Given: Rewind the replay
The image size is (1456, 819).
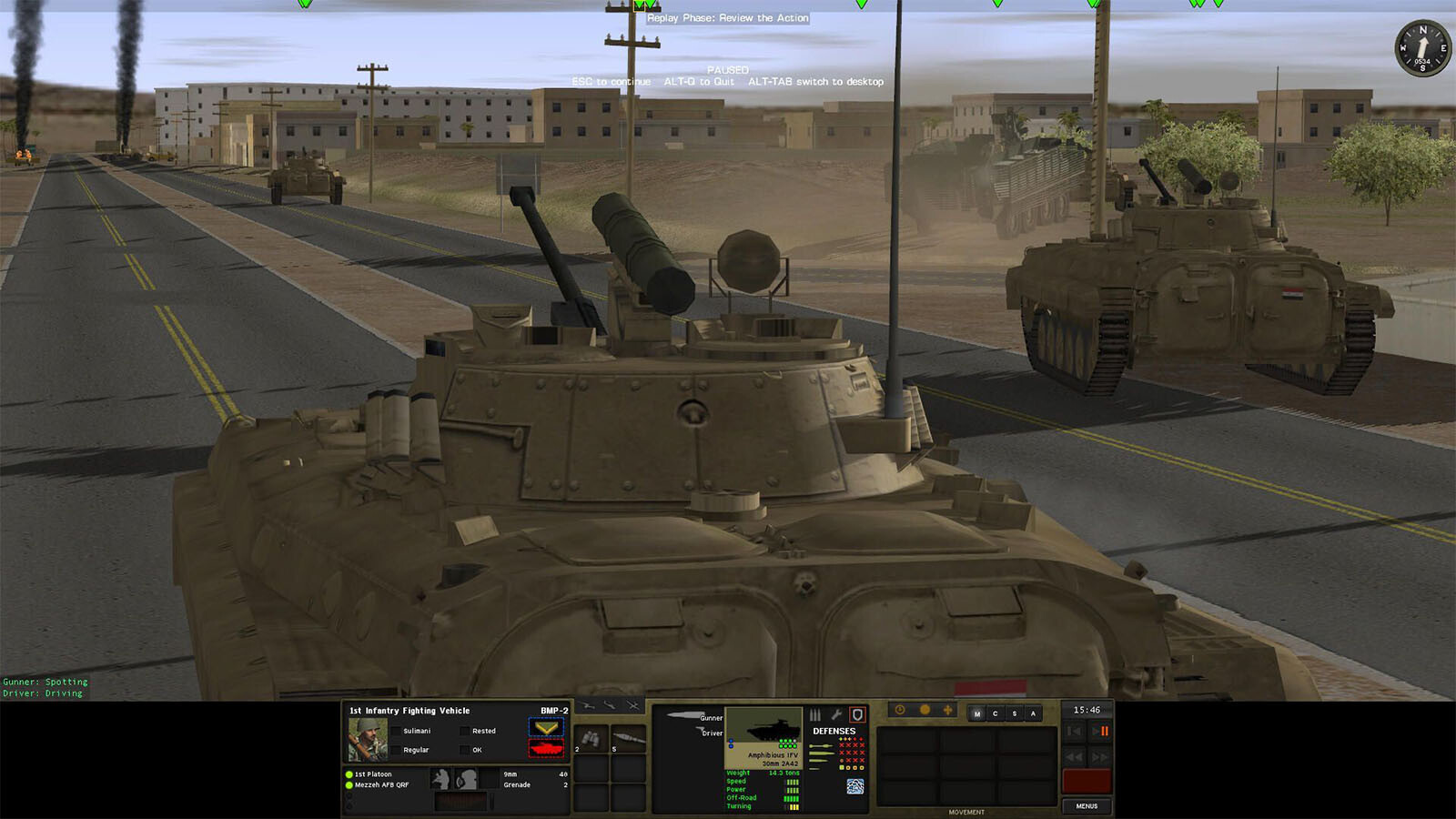Looking at the screenshot, I should 1075,756.
